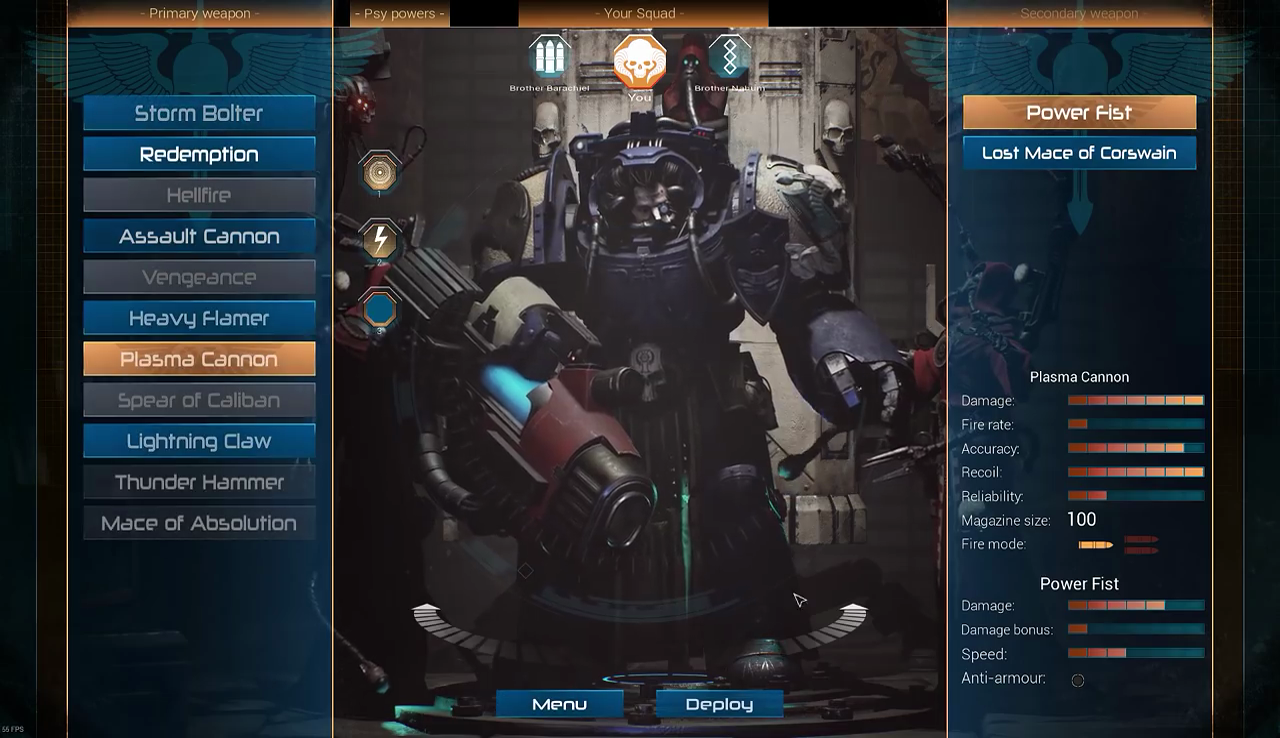Deploy the squad

pyautogui.click(x=719, y=704)
